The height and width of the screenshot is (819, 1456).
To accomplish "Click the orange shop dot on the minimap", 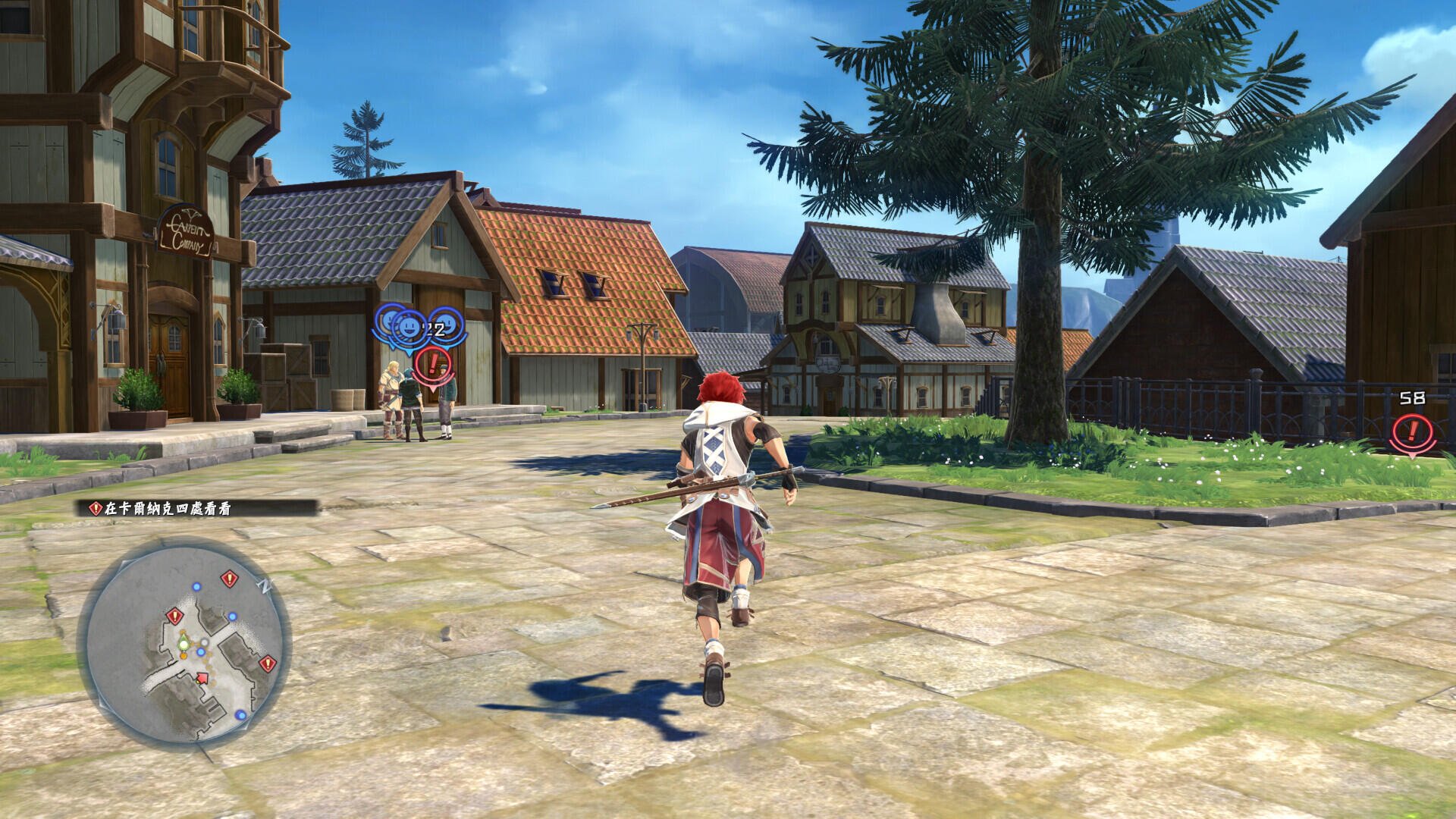I will [184, 655].
